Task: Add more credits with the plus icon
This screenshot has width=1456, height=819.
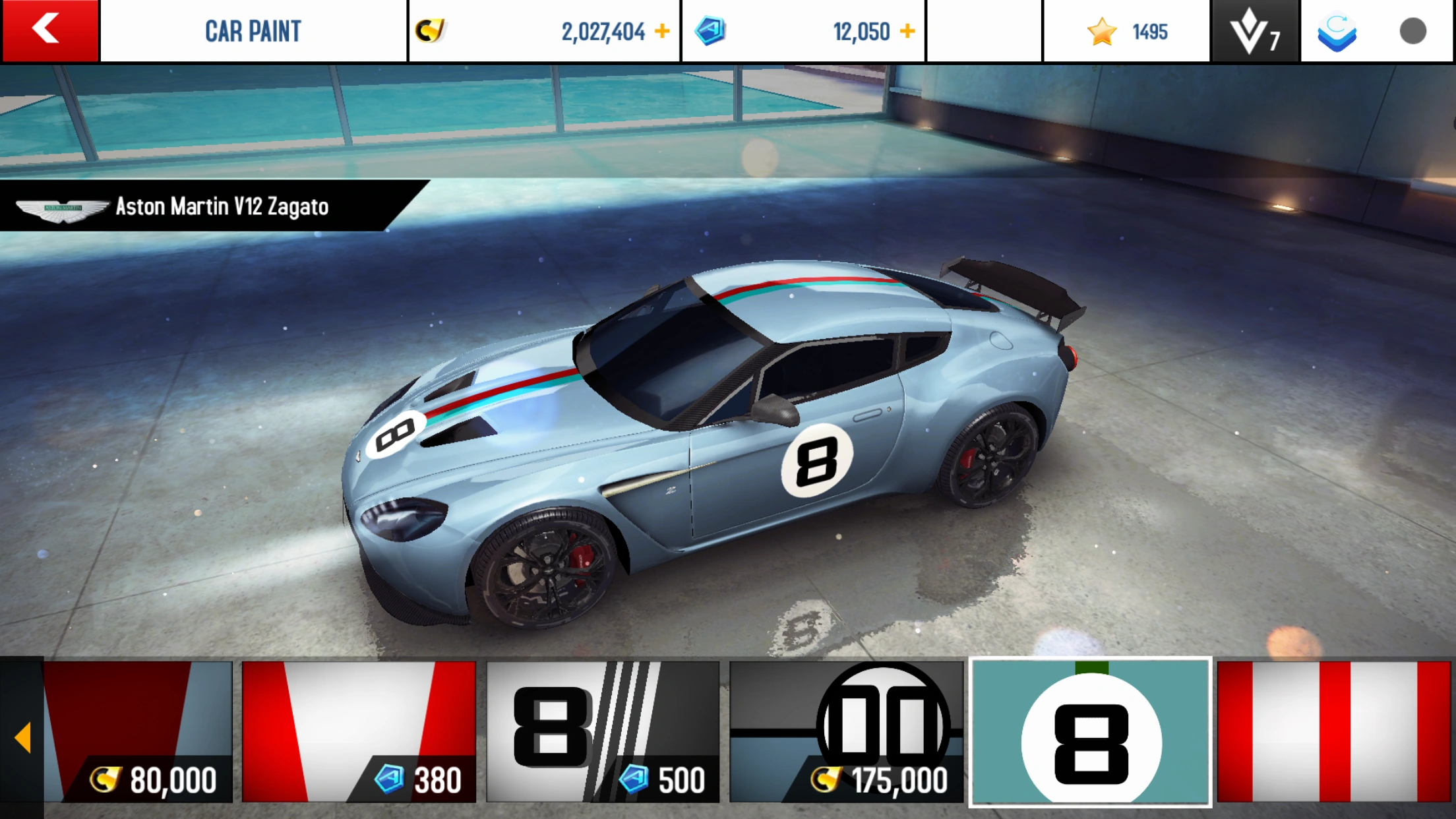Action: tap(662, 31)
